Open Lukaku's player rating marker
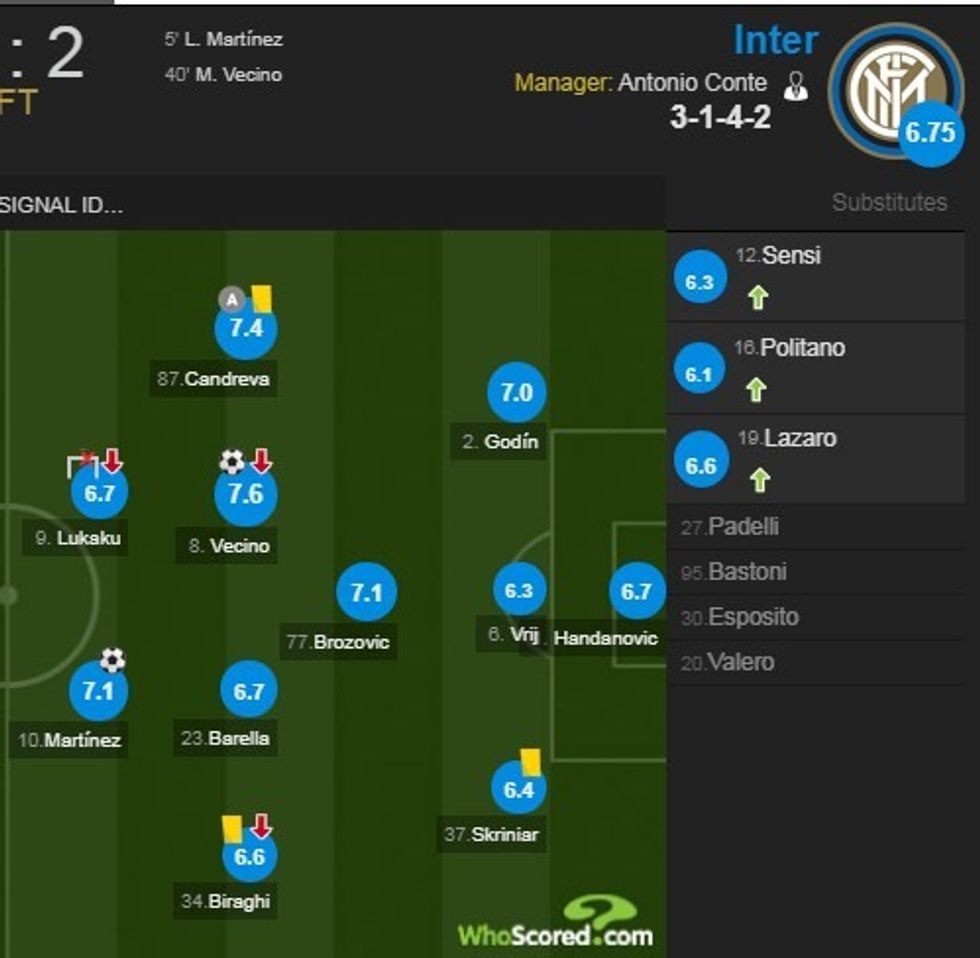 (x=99, y=492)
